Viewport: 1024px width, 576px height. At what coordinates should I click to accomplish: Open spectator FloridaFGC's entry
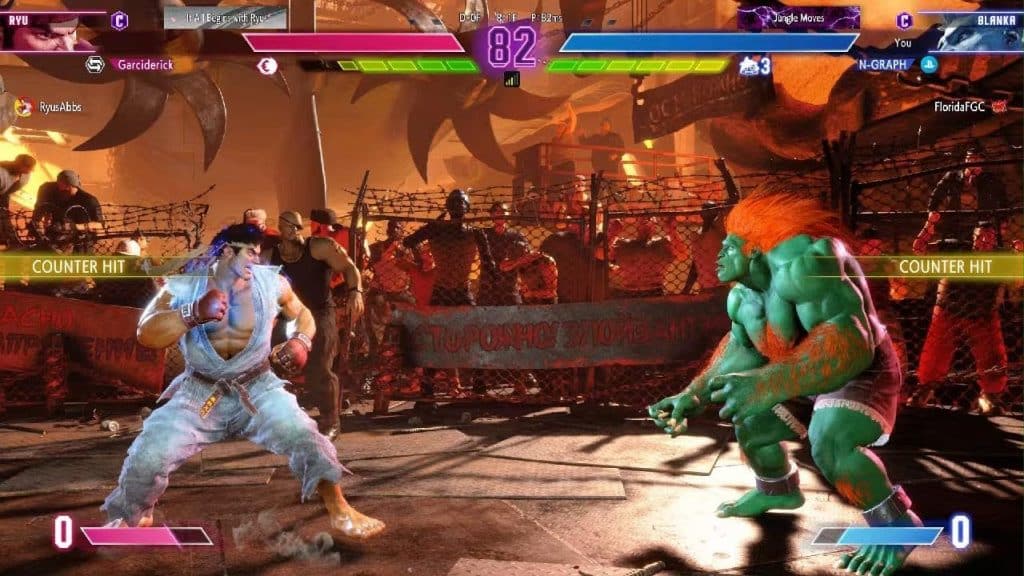(957, 103)
